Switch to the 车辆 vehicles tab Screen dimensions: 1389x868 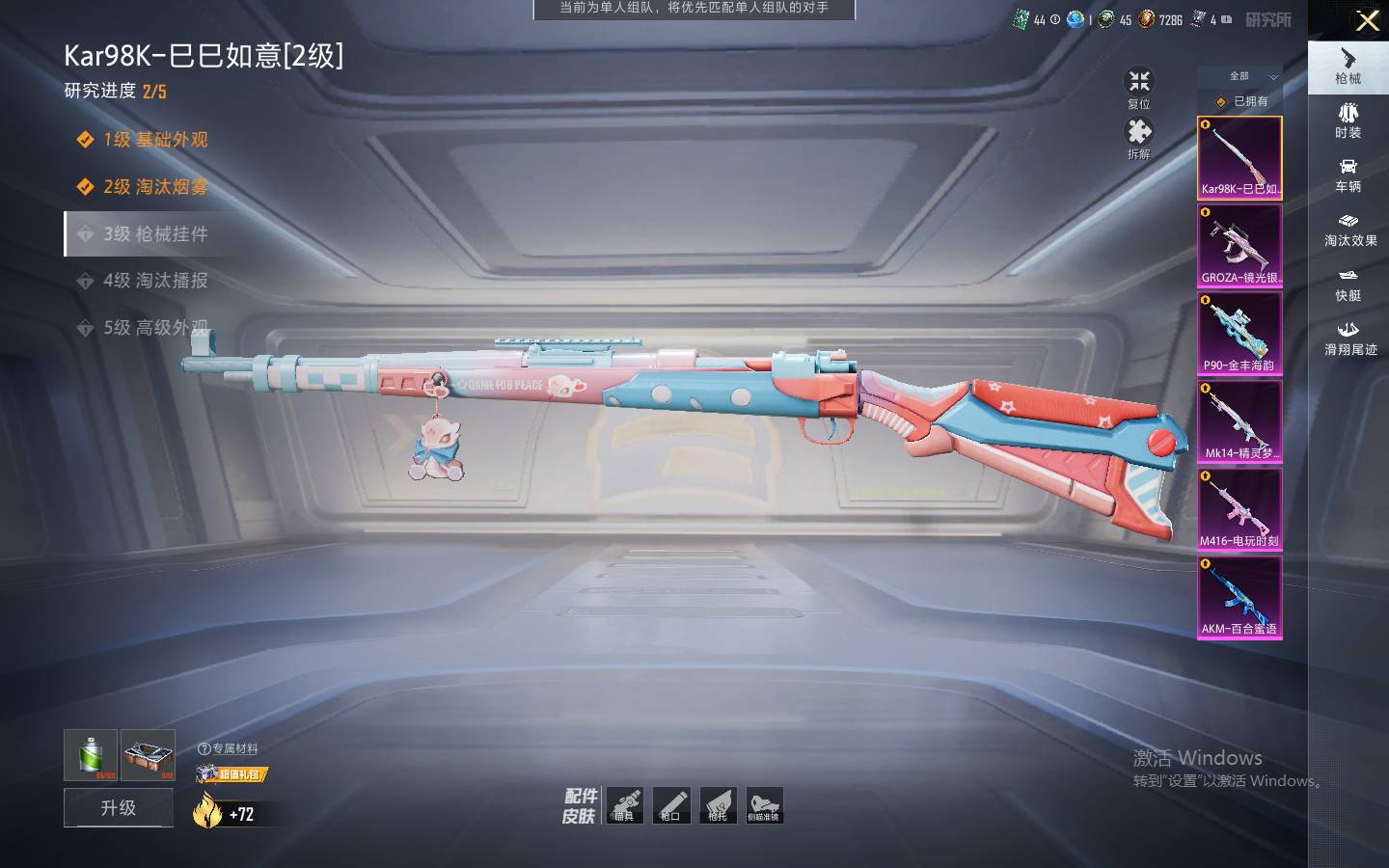click(1348, 175)
